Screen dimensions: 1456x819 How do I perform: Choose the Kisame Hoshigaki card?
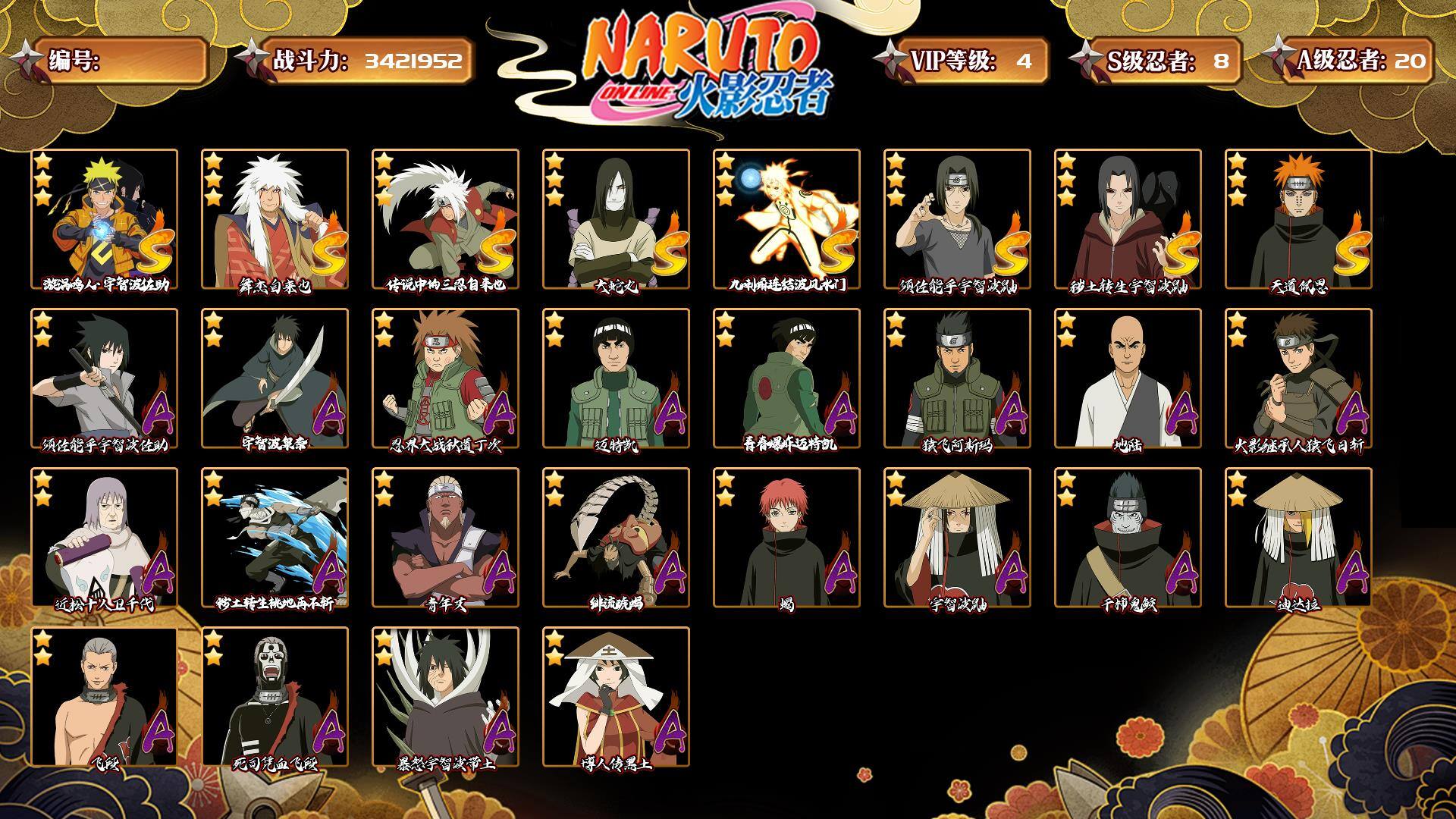coord(1128,538)
